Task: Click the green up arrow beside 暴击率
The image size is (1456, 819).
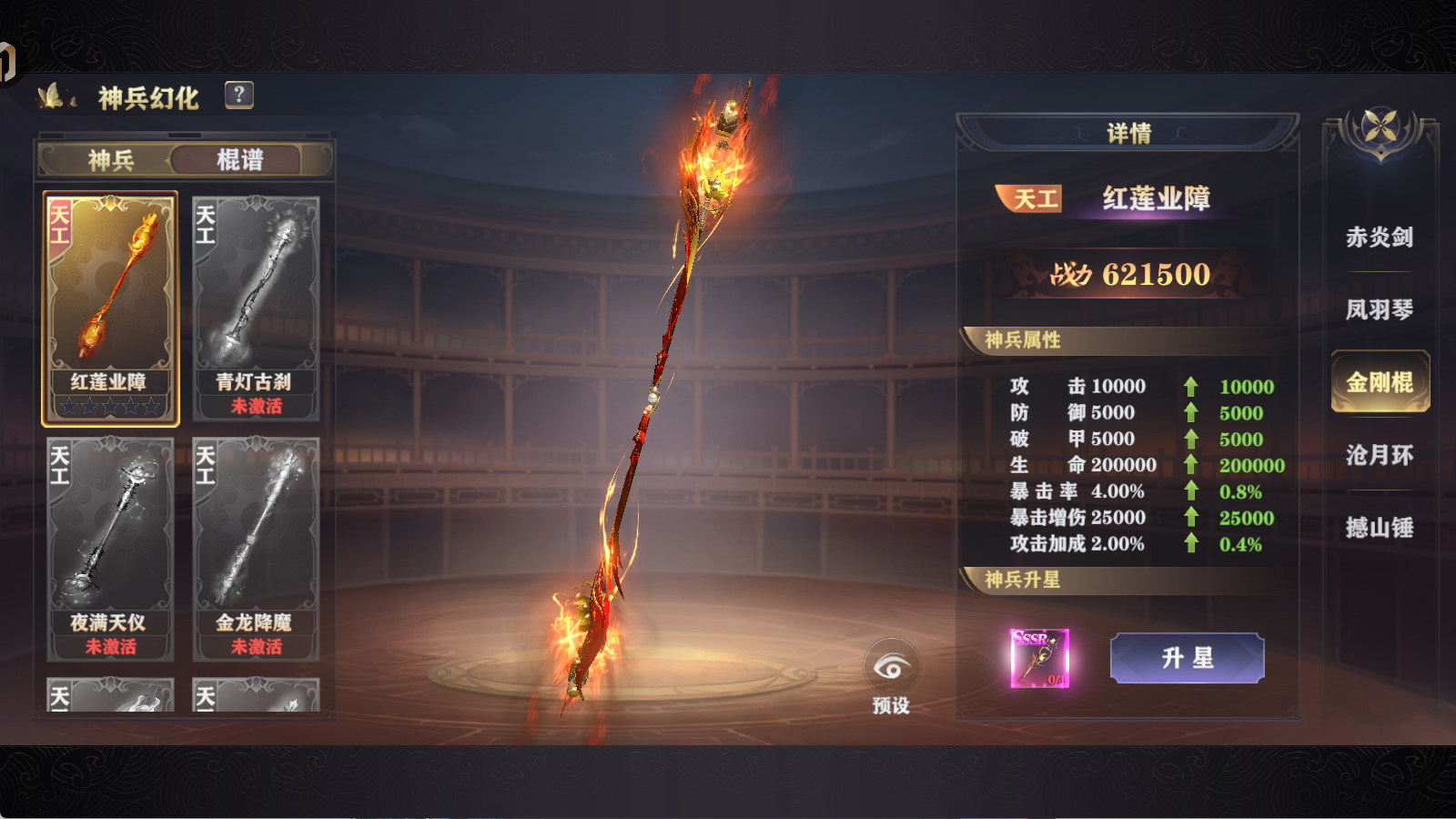Action: click(x=1192, y=491)
